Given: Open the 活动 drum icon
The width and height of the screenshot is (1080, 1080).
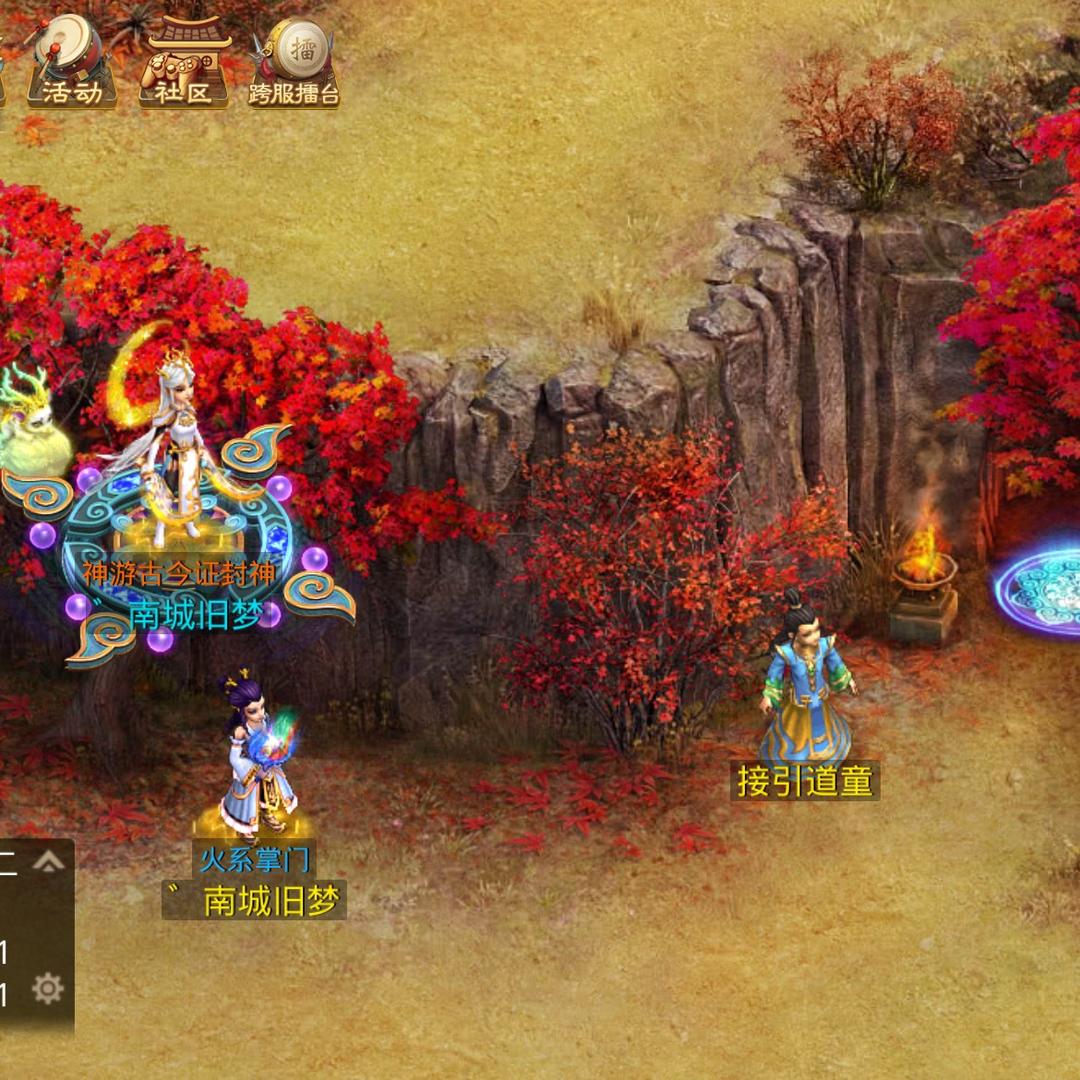Looking at the screenshot, I should click(71, 62).
